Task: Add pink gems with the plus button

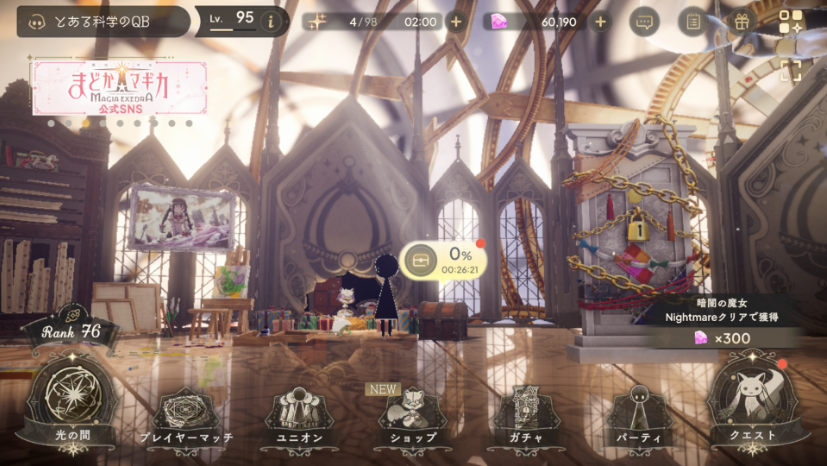Action: click(x=600, y=21)
